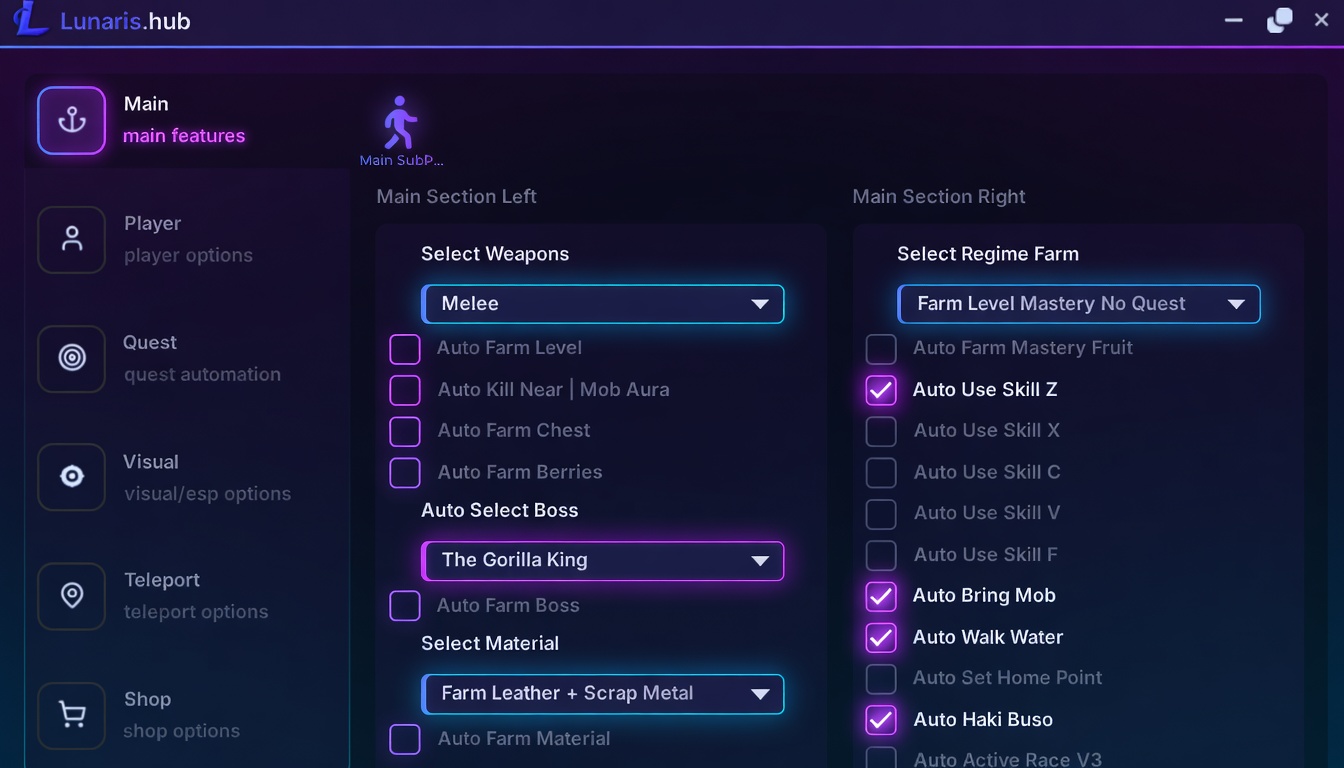Expand the boss dropdown showing The Gorilla King
The height and width of the screenshot is (768, 1344).
[x=603, y=561]
